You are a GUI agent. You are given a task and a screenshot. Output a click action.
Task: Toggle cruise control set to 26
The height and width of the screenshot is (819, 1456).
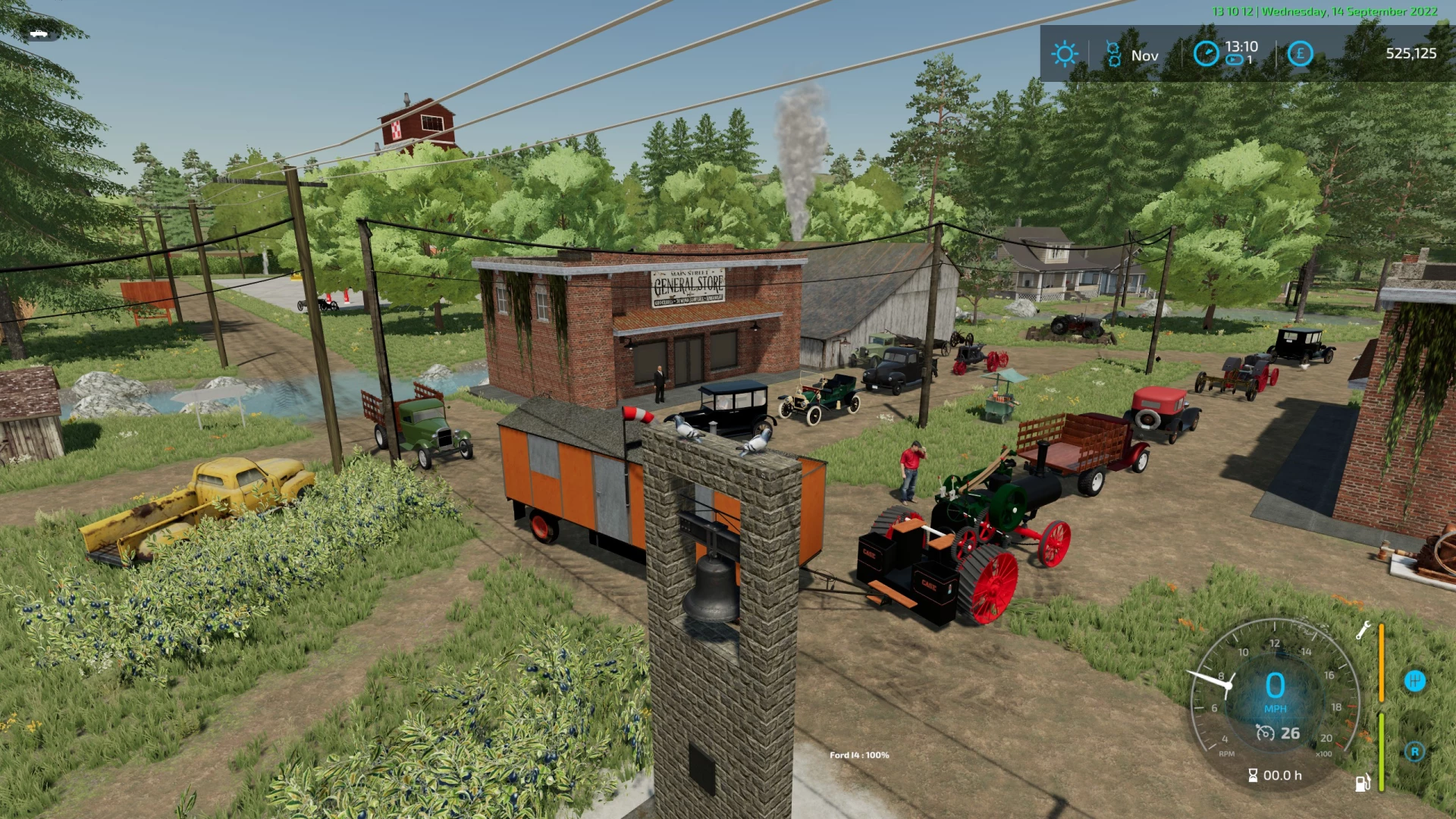coord(1289,733)
